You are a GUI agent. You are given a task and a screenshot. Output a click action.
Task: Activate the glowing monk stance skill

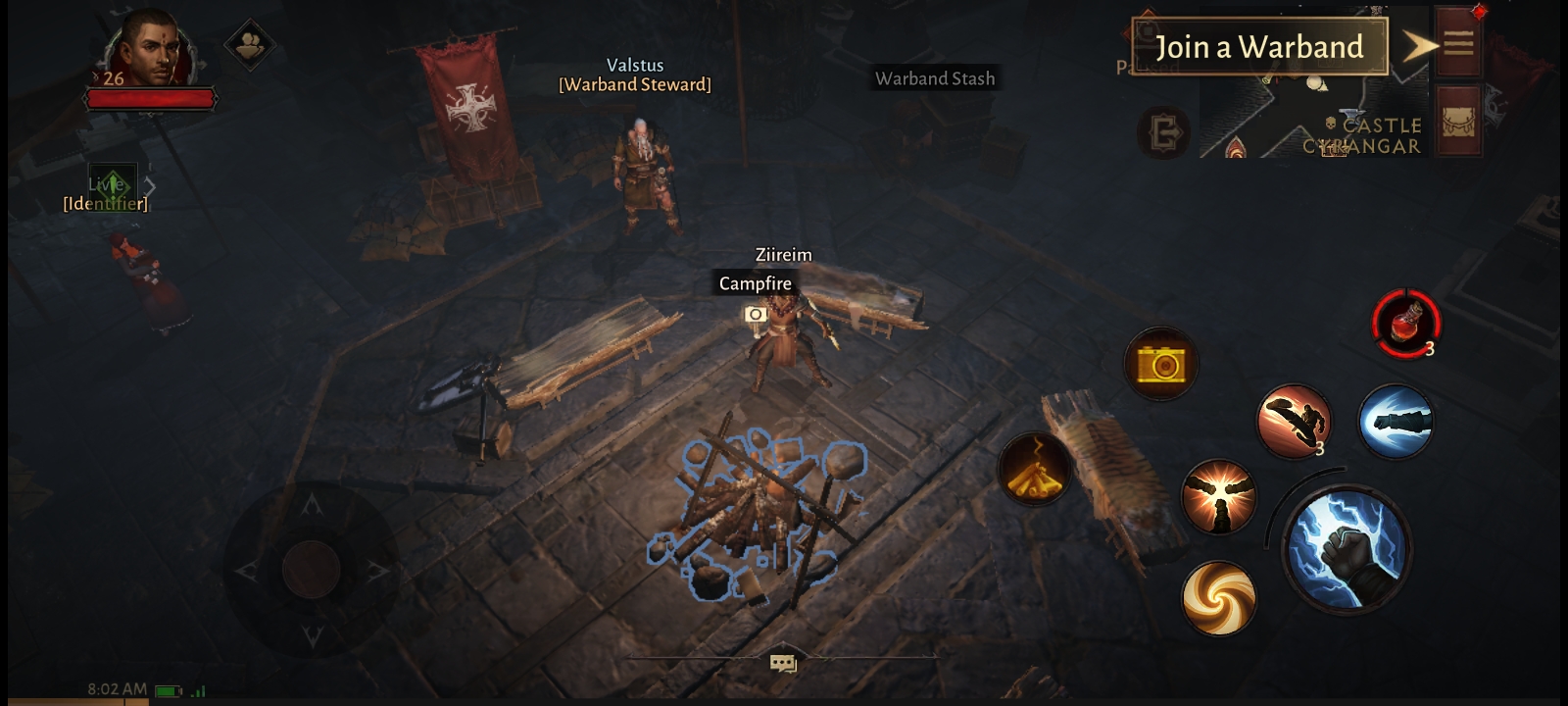pyautogui.click(x=1219, y=497)
